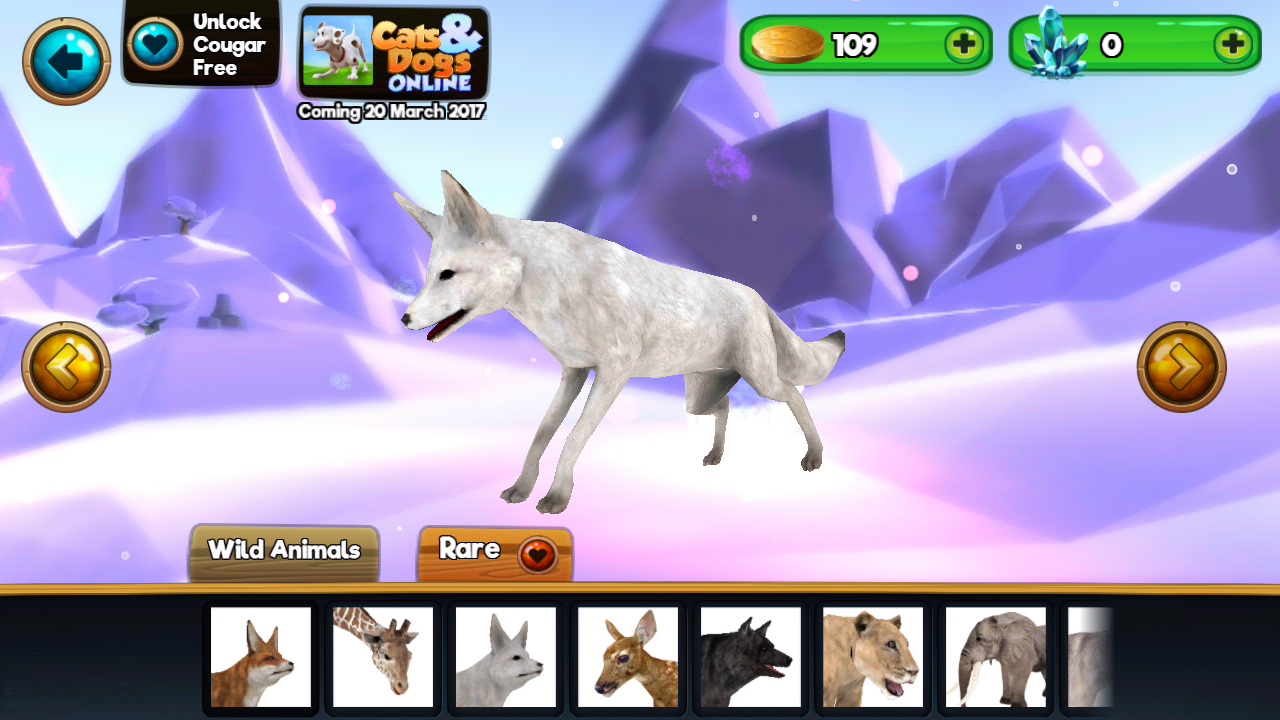Viewport: 1280px width, 720px height.
Task: Tap the heart icon on Unlock Cougar Free
Action: click(x=153, y=43)
